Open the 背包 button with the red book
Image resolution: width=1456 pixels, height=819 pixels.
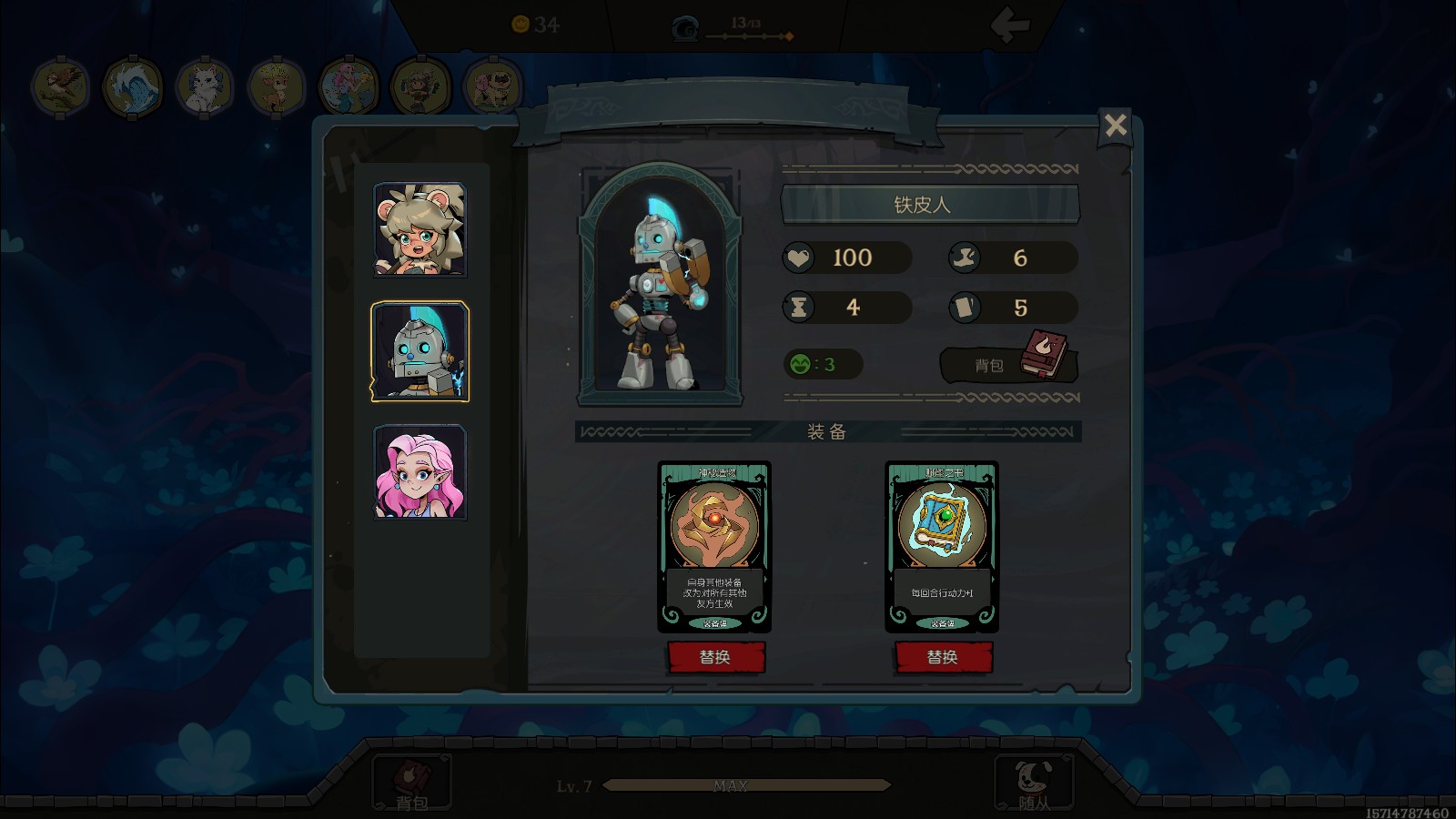tap(1008, 364)
